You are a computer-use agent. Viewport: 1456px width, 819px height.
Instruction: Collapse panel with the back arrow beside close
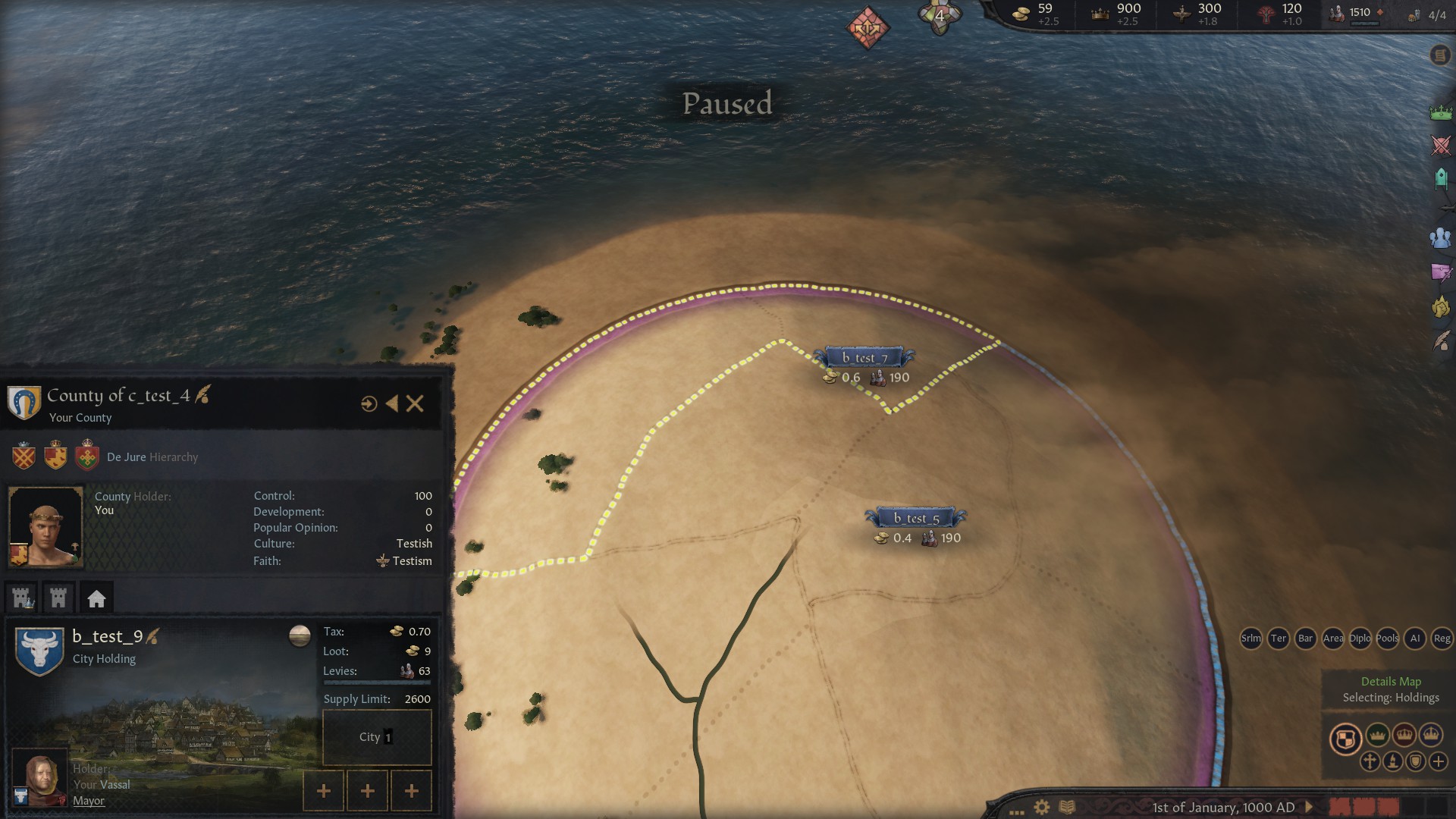391,404
